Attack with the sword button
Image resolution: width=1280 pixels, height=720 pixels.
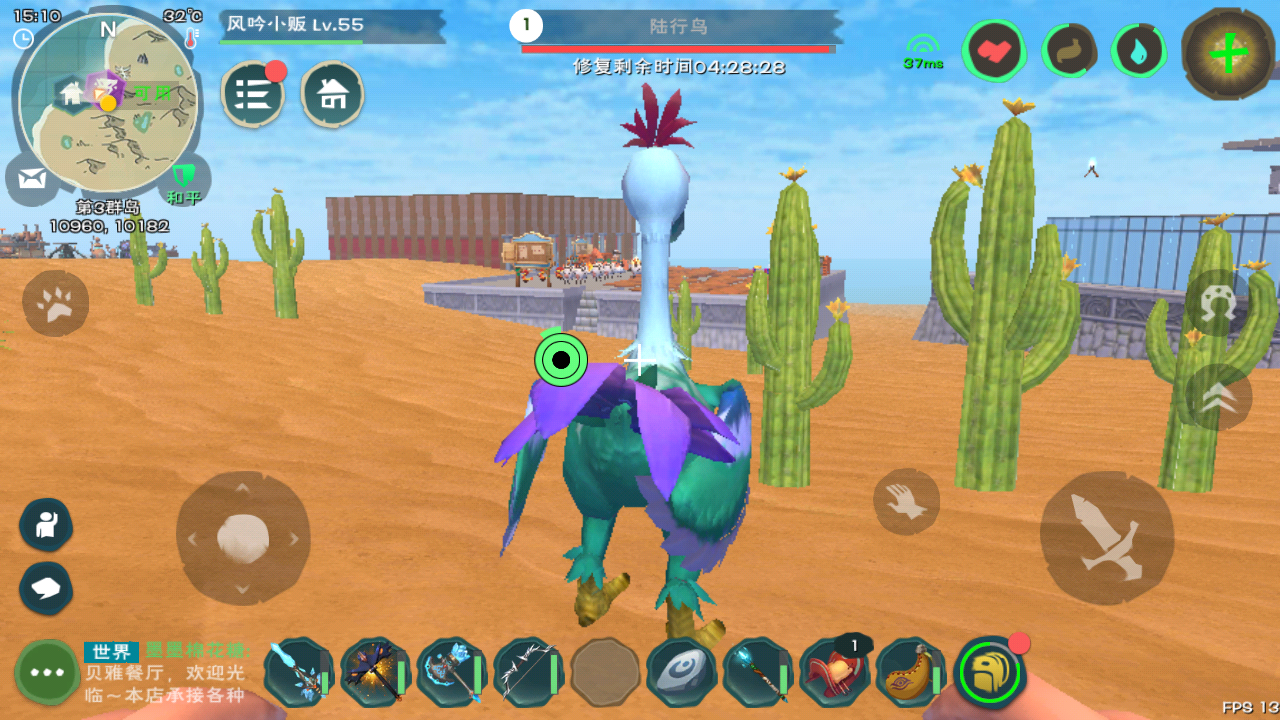pyautogui.click(x=1106, y=537)
